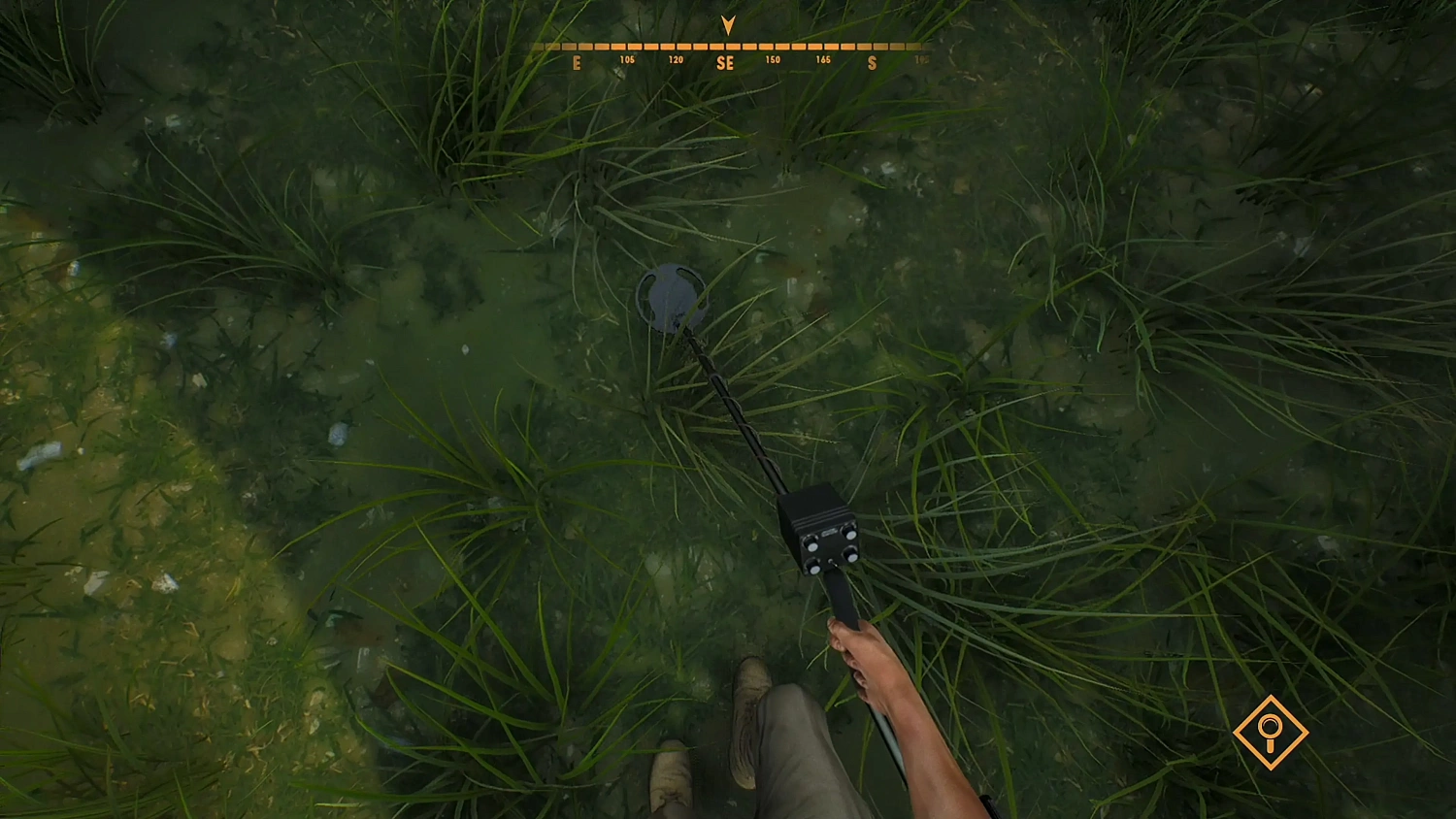Click the E marker on the compass
Viewport: 1456px width, 819px height.
click(x=578, y=62)
